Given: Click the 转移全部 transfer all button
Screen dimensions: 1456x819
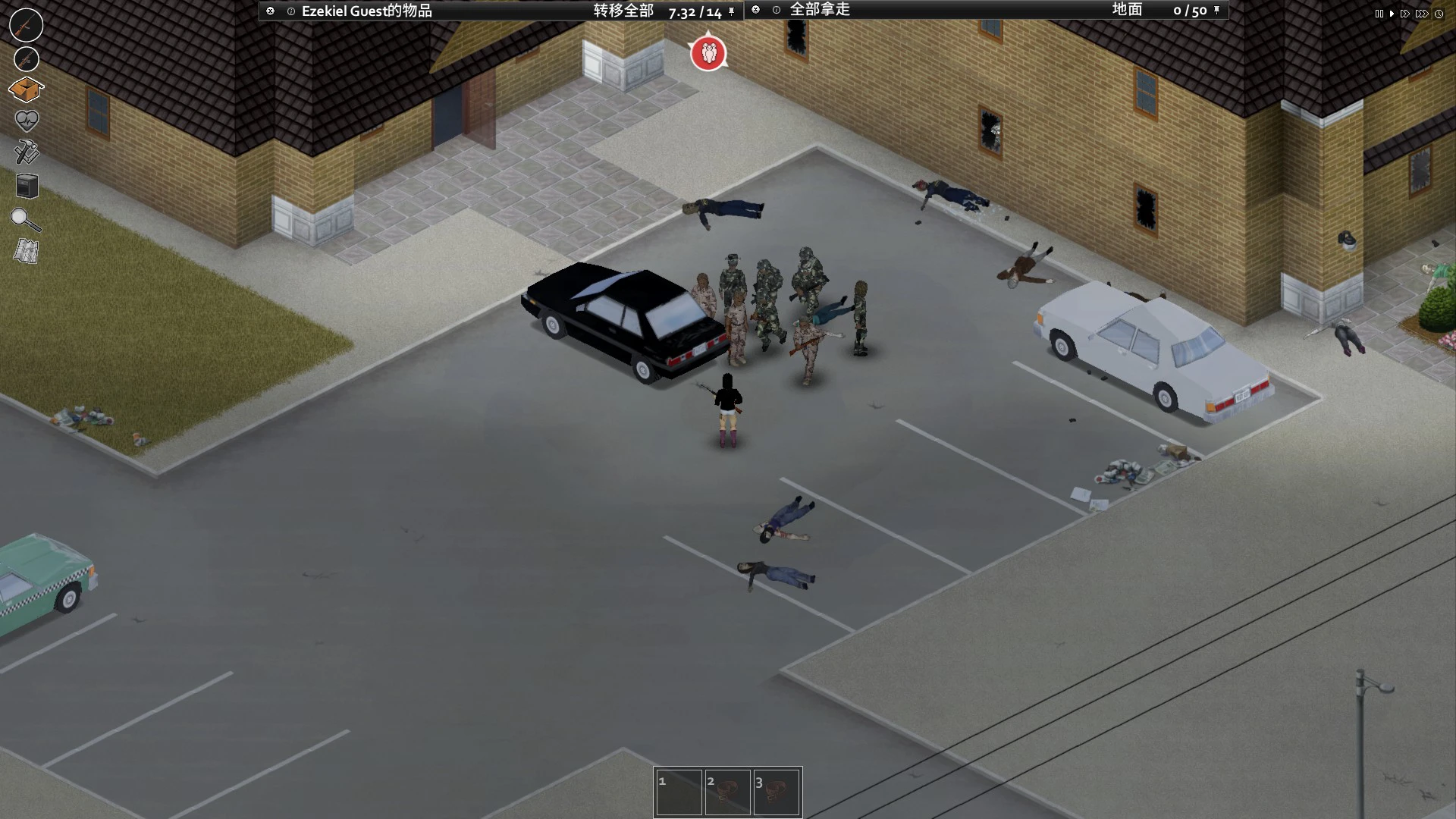Looking at the screenshot, I should [623, 11].
